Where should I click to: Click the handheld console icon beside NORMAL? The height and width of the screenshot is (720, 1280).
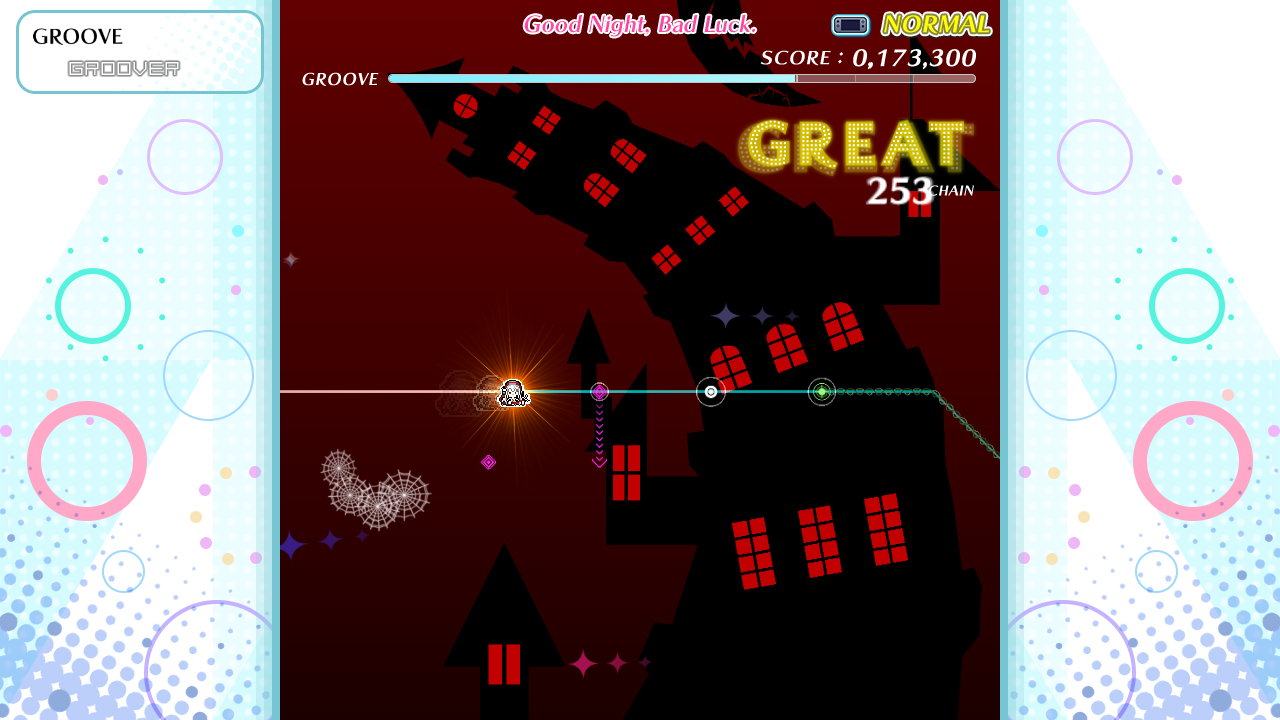[850, 25]
